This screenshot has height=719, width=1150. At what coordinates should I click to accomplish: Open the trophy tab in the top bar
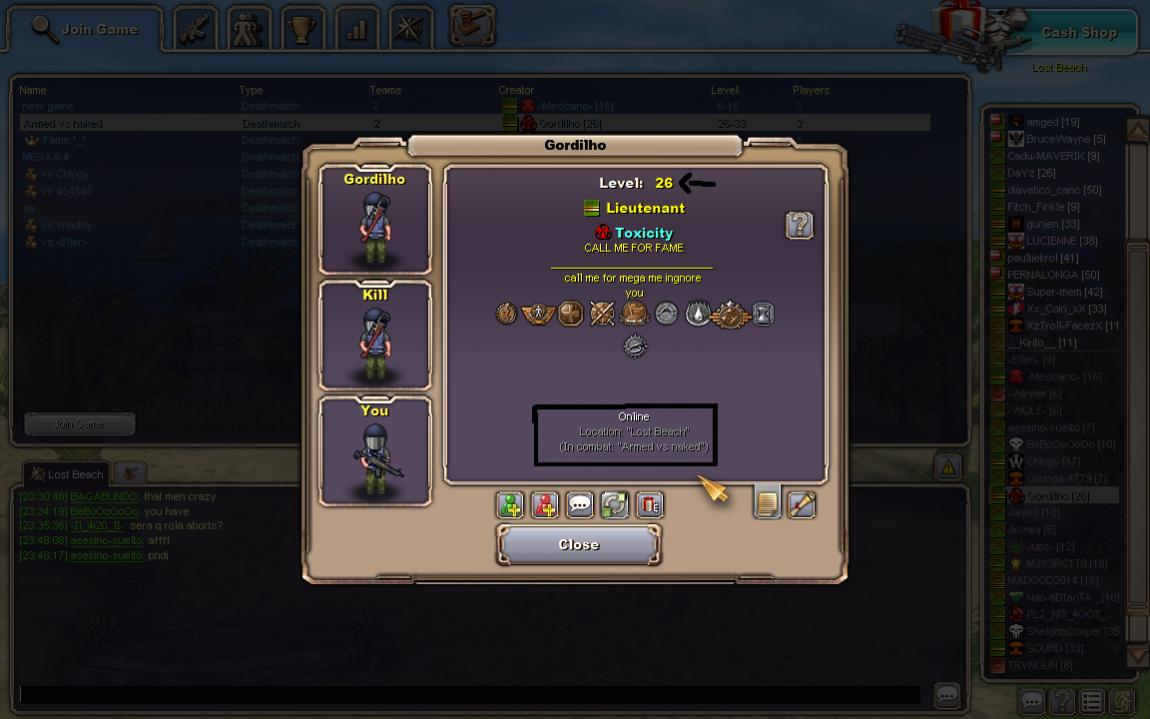point(302,29)
